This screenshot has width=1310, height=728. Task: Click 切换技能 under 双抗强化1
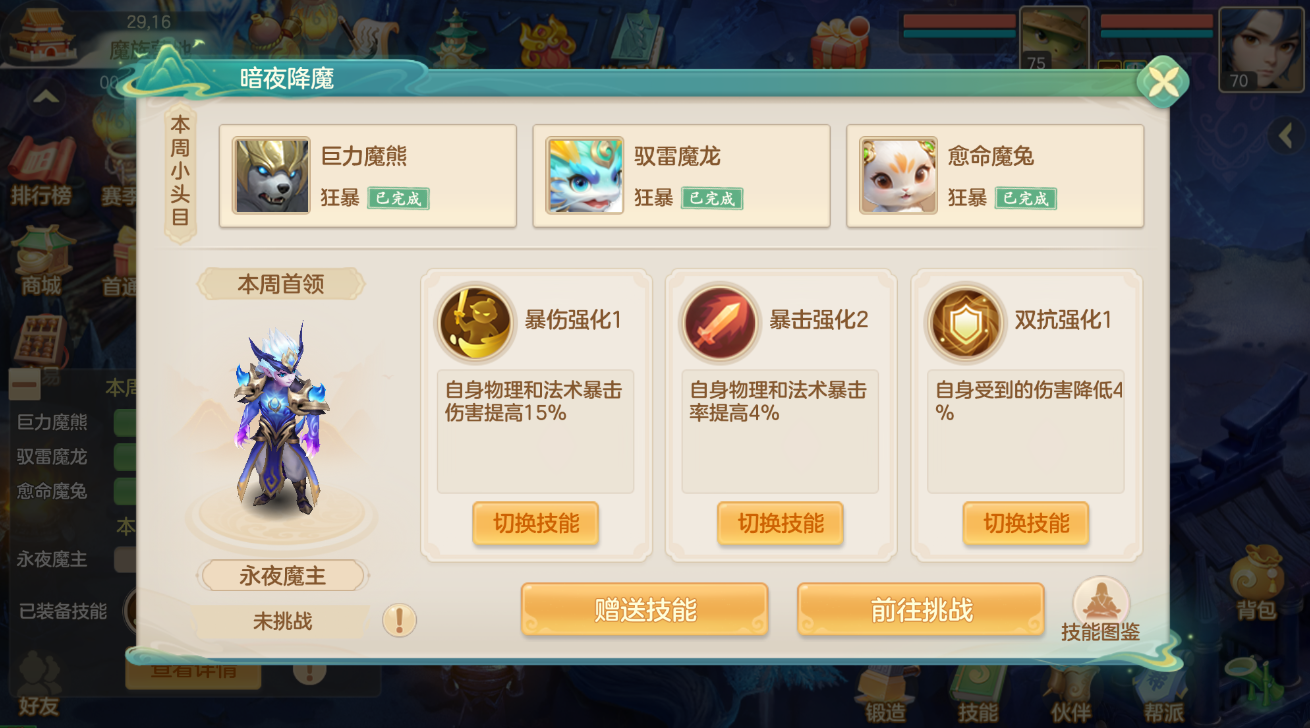tap(1026, 524)
